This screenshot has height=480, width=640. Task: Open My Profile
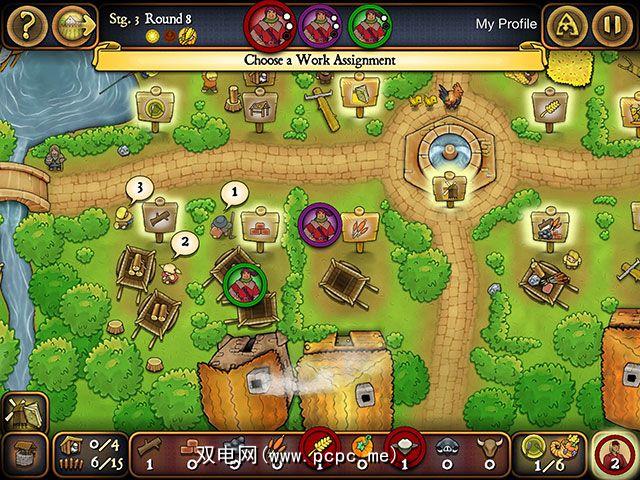[506, 24]
